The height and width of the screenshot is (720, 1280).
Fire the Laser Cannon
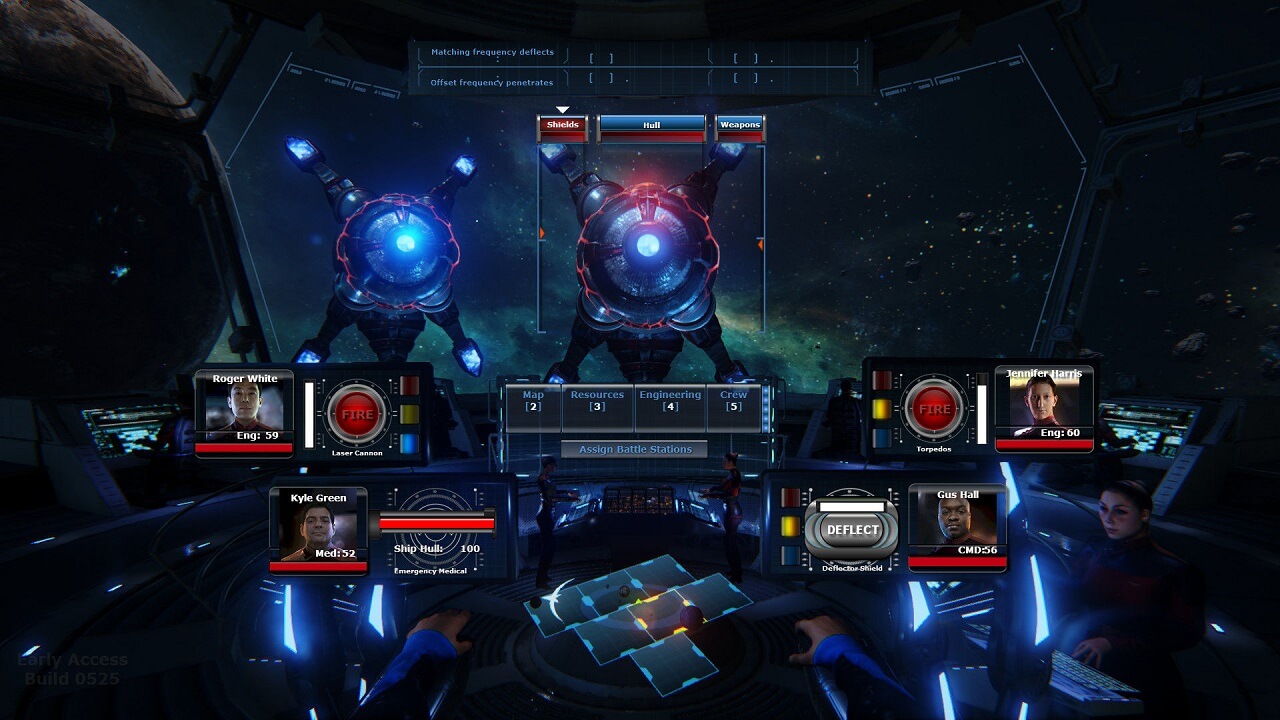pyautogui.click(x=357, y=413)
